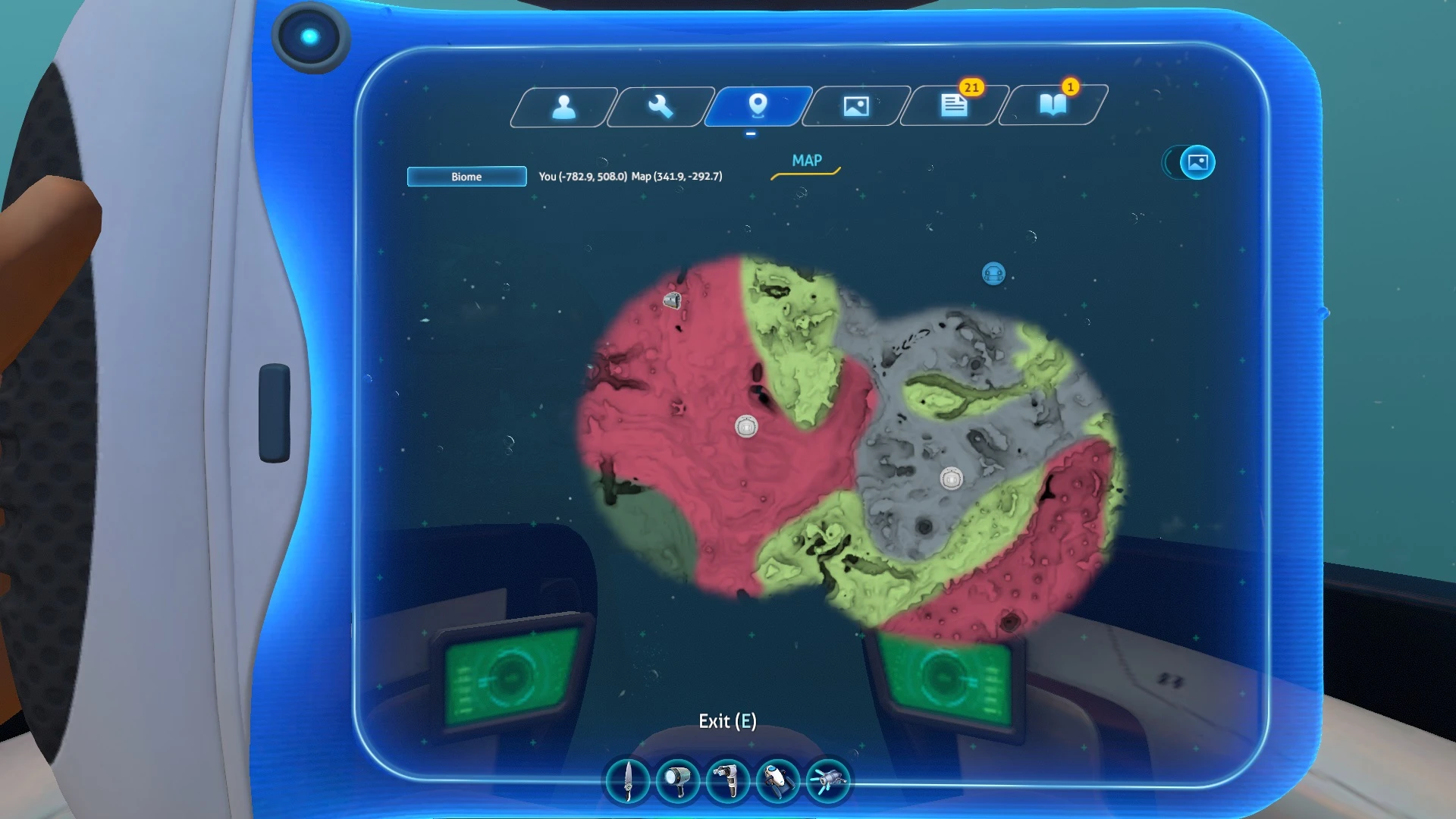Toggle the Biome map view
Screen dimensions: 1456x819
pos(466,176)
